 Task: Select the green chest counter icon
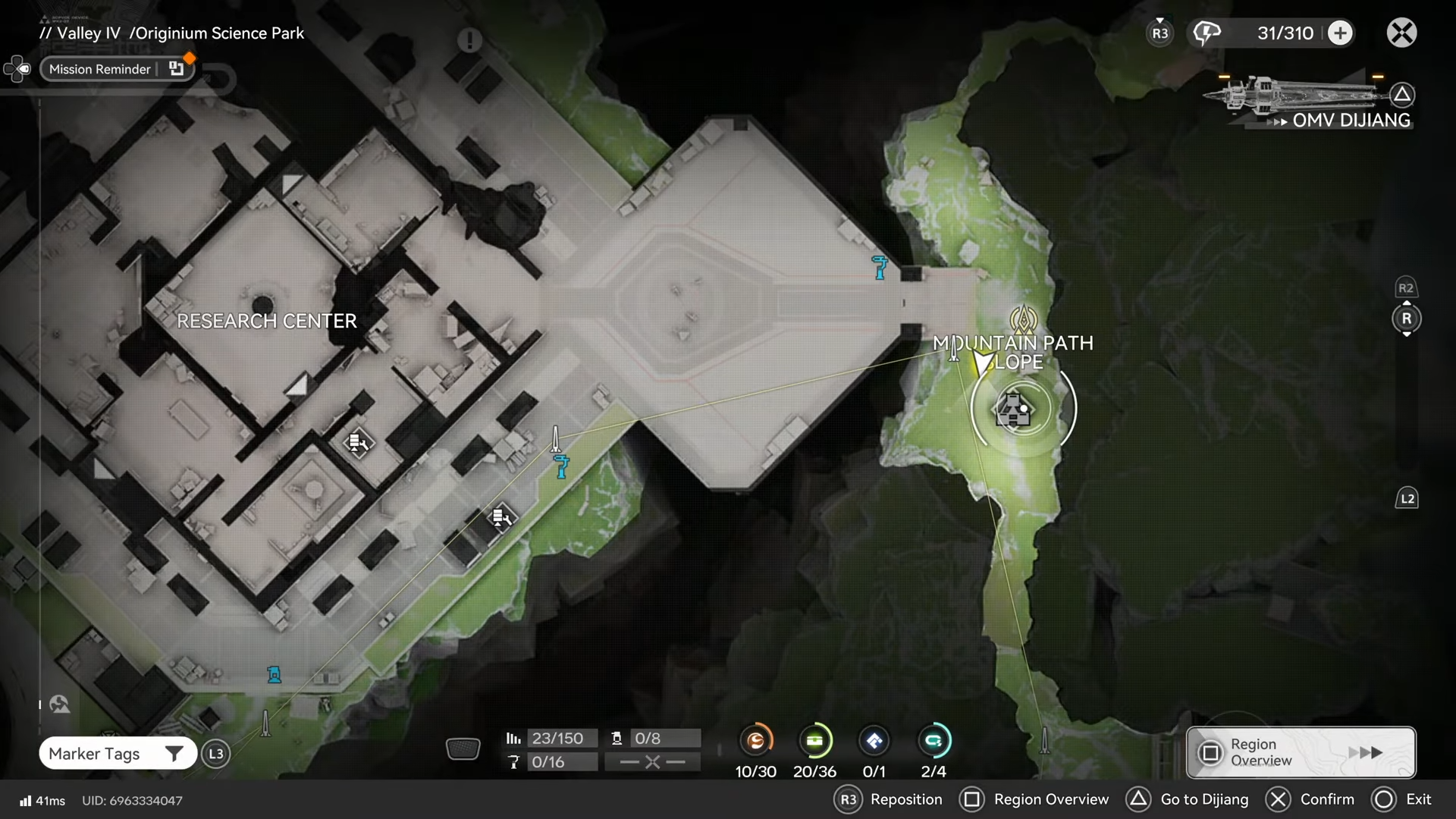tap(815, 741)
